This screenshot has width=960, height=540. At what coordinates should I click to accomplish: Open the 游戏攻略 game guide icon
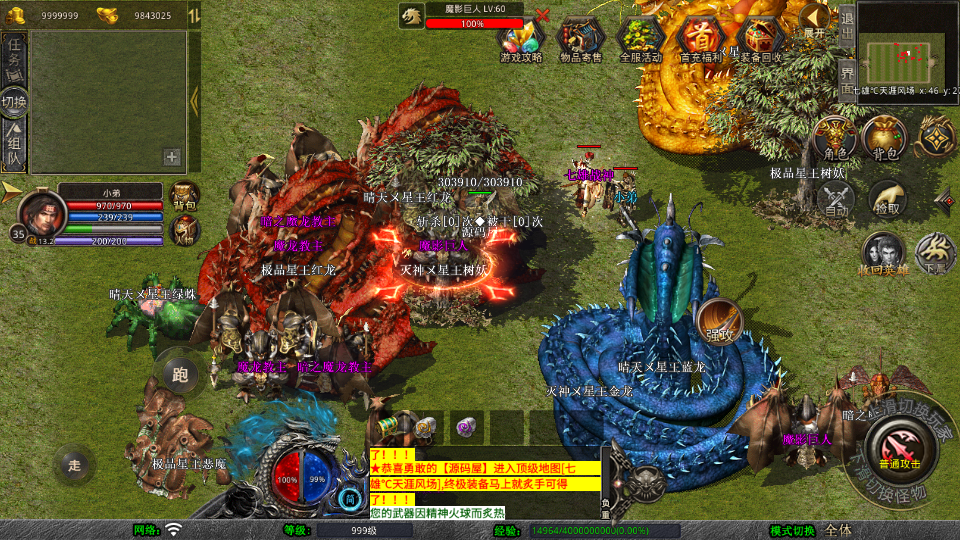point(520,39)
